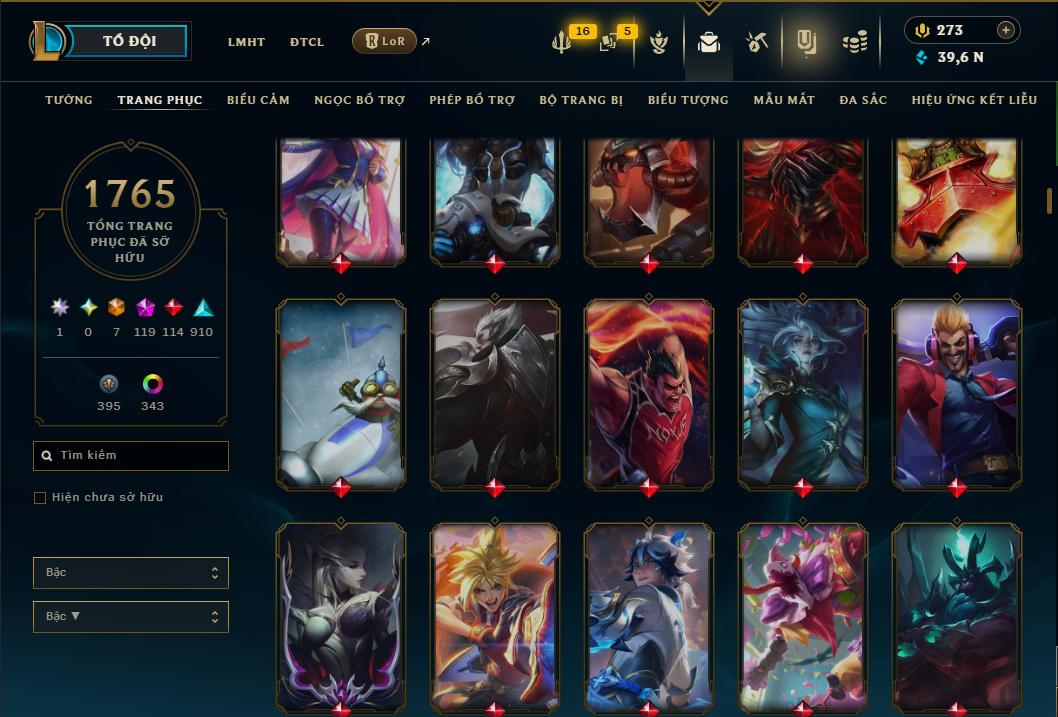Go to the NGỌC BỔ TRỢ tab
This screenshot has height=717, width=1058.
click(x=359, y=100)
